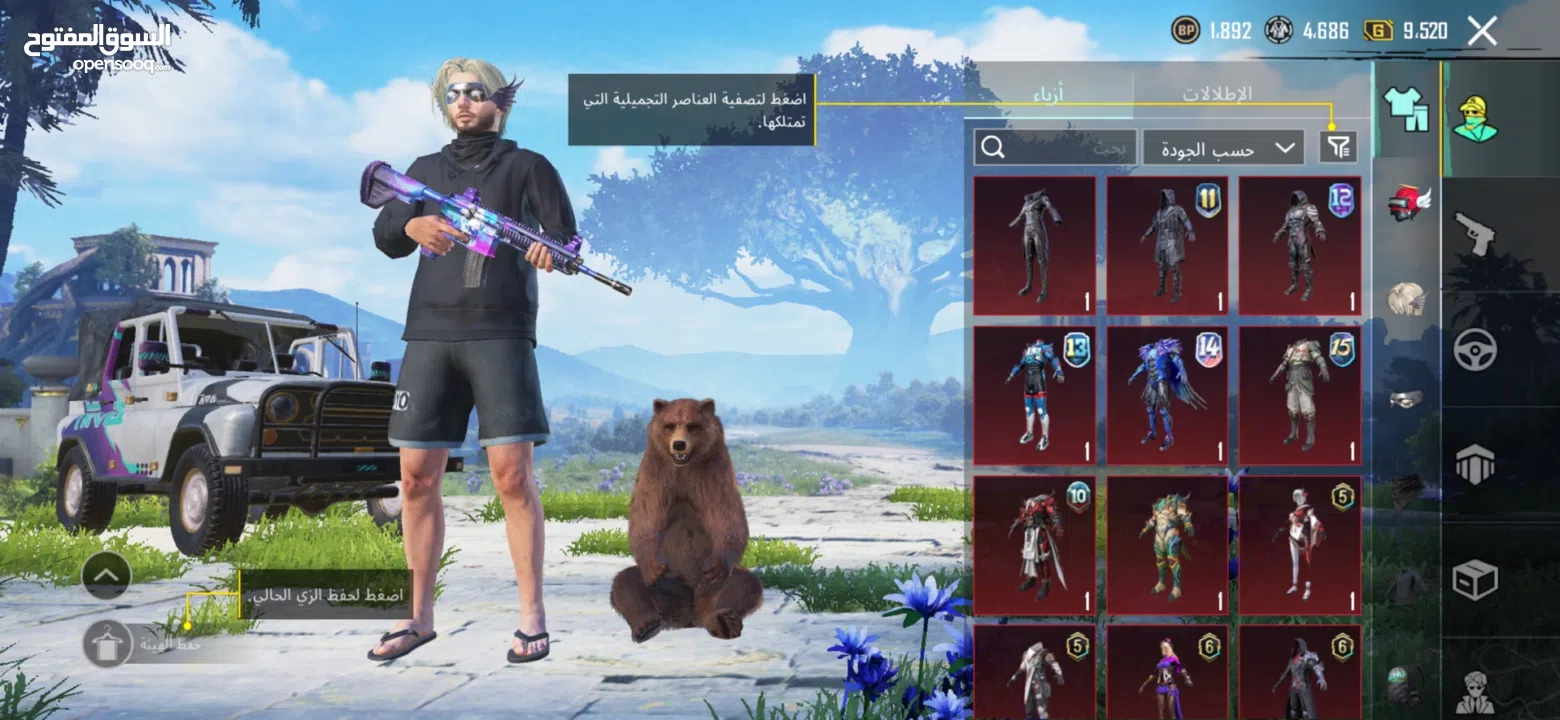The image size is (1560, 720).
Task: Select the winged car skin category icon
Action: coord(1408,203)
